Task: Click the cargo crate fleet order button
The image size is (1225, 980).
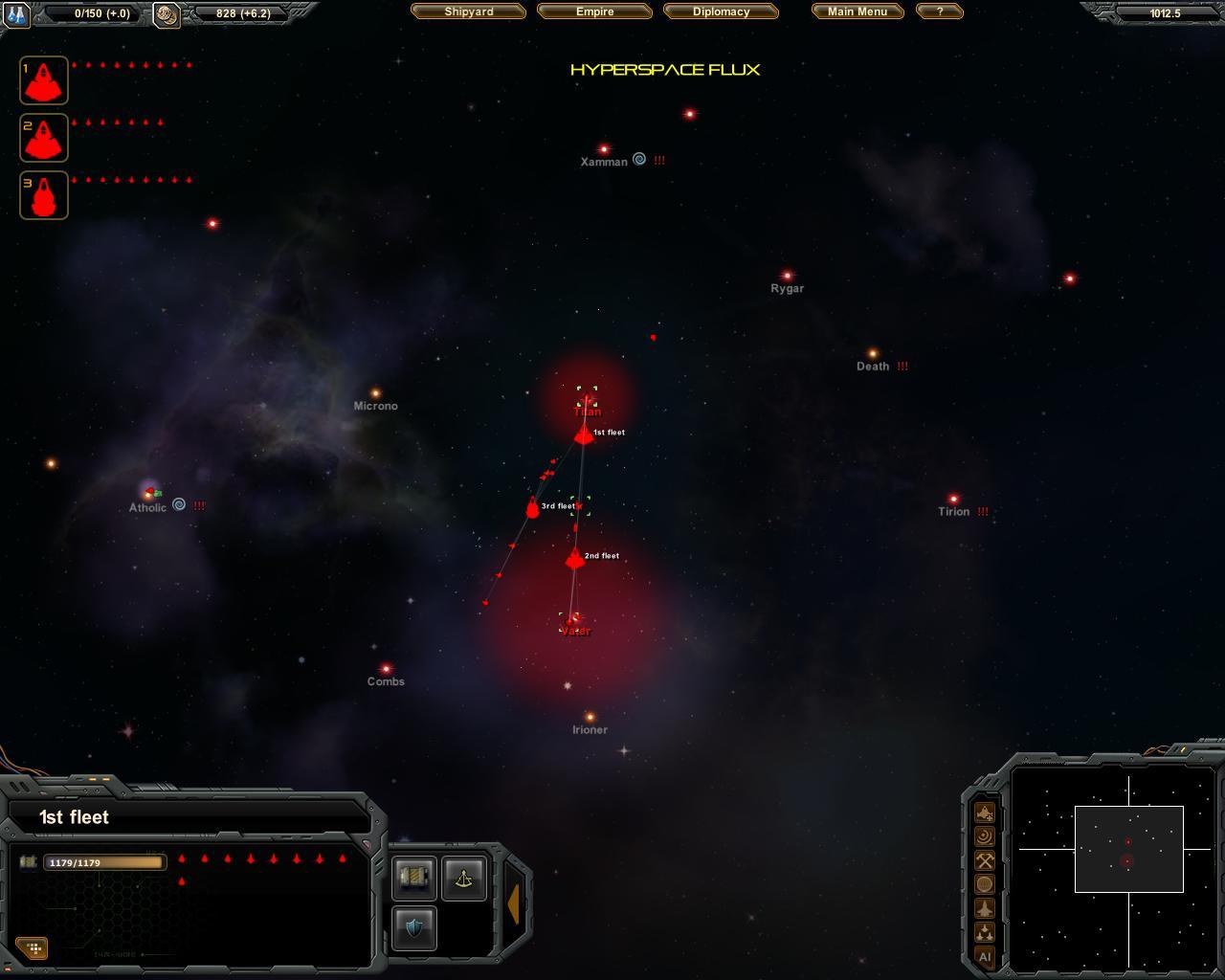Action: 414,878
